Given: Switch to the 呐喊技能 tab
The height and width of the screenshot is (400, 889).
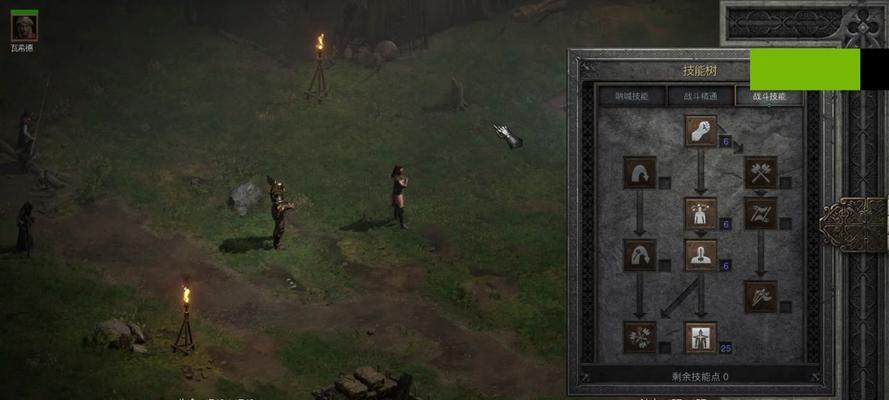Looking at the screenshot, I should 631,97.
